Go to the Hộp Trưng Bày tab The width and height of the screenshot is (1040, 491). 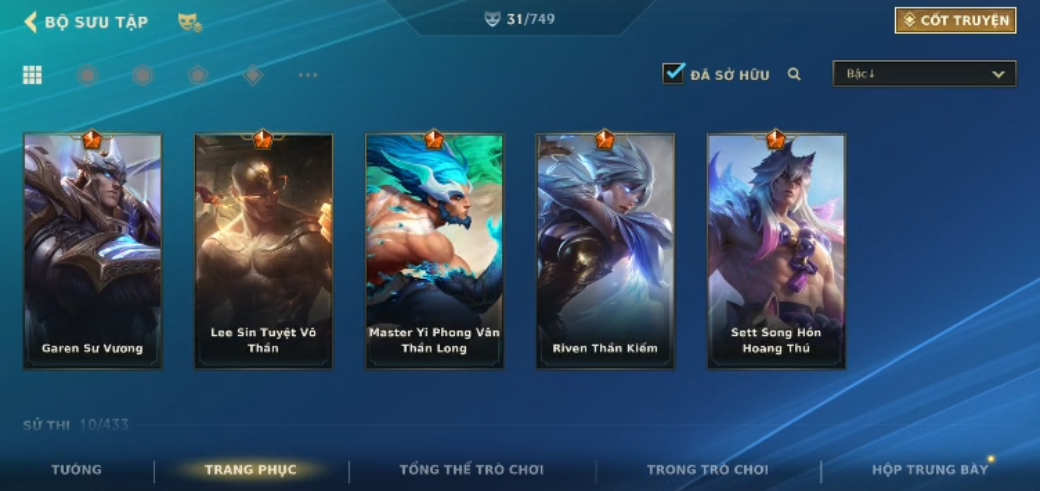click(x=929, y=470)
